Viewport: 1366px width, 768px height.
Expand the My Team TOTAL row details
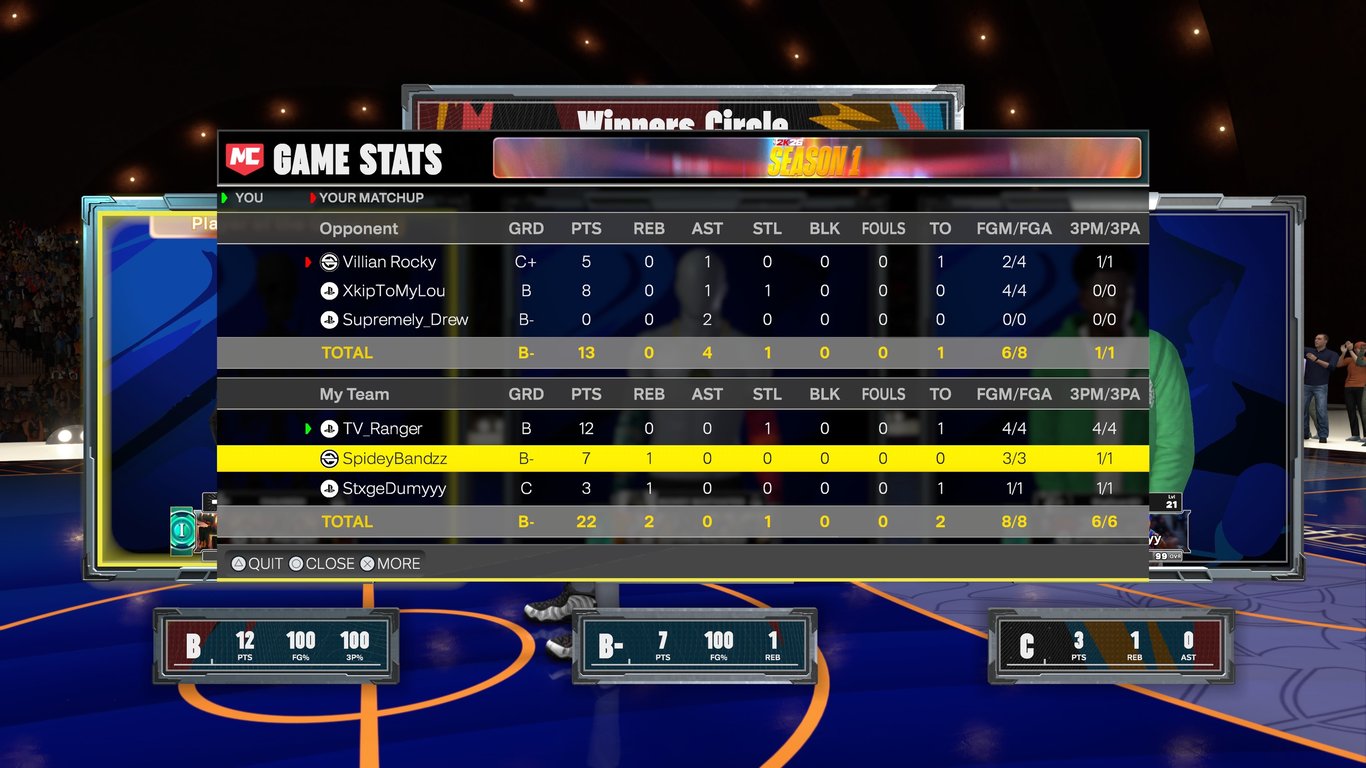click(x=347, y=521)
